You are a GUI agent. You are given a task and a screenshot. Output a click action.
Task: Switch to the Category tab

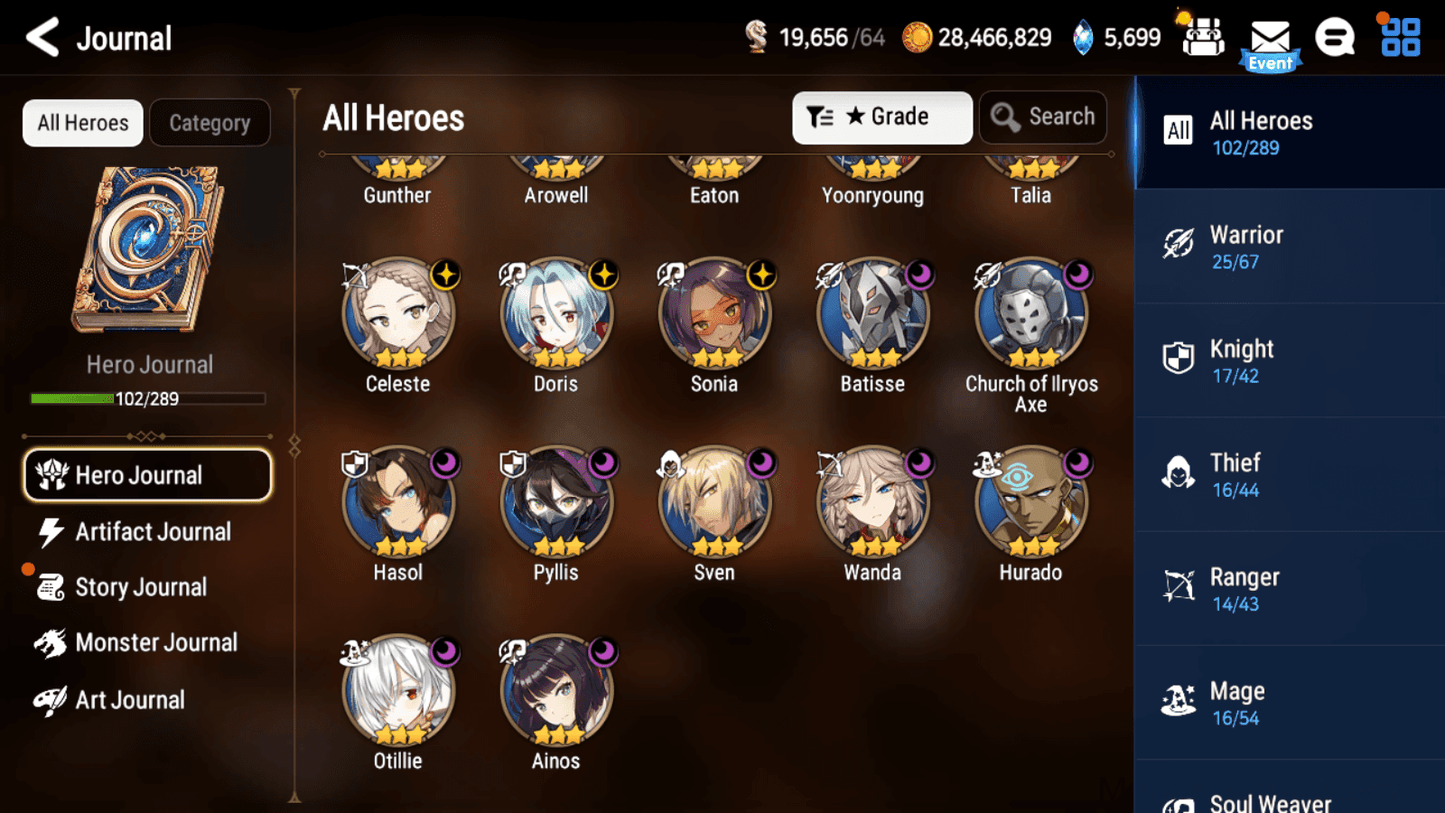coord(209,122)
